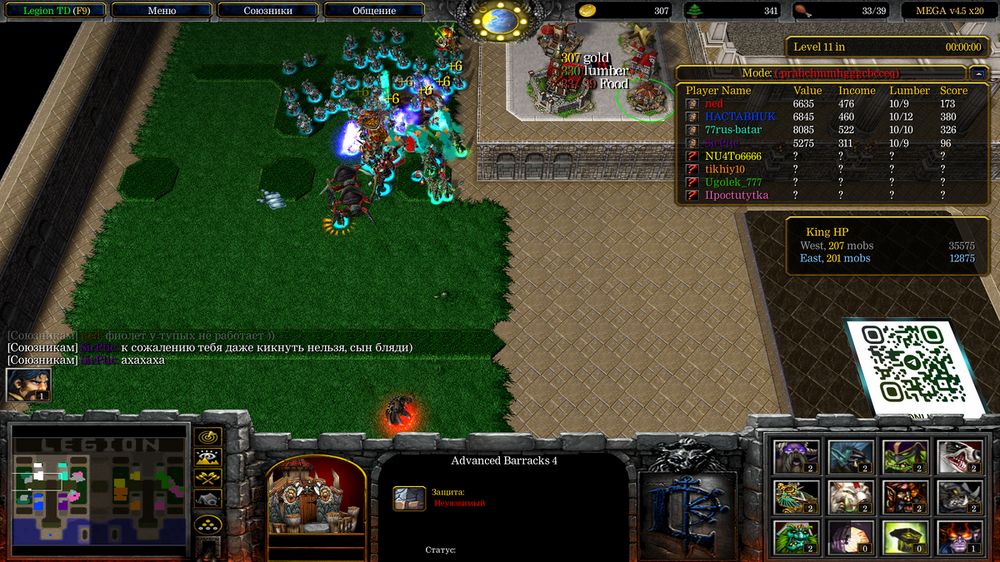
Task: Select player ned in the scoreboard
Action: pyautogui.click(x=714, y=104)
